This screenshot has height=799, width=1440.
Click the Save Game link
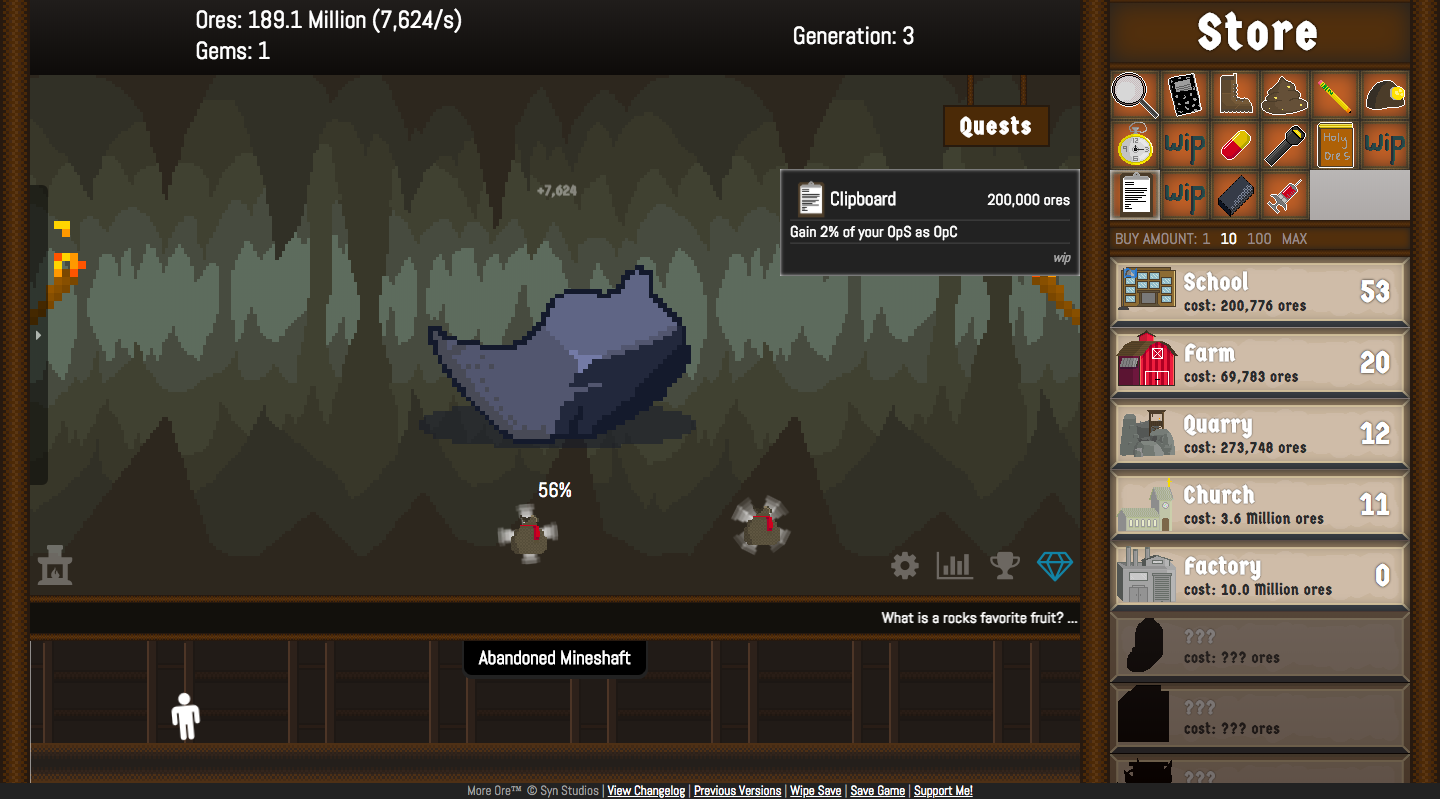pyautogui.click(x=877, y=791)
